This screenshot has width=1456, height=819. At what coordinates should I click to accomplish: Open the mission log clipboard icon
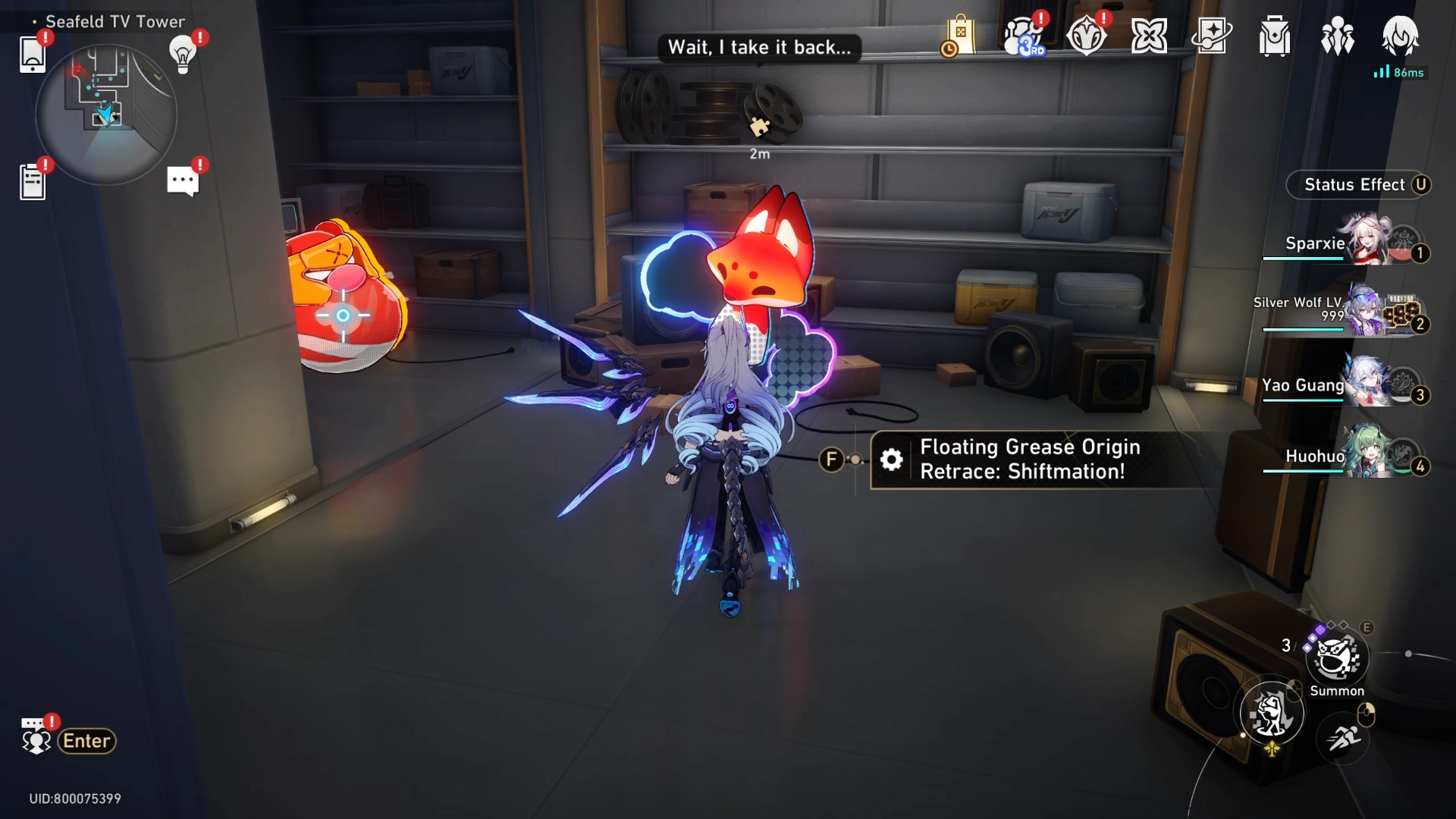pos(33,182)
